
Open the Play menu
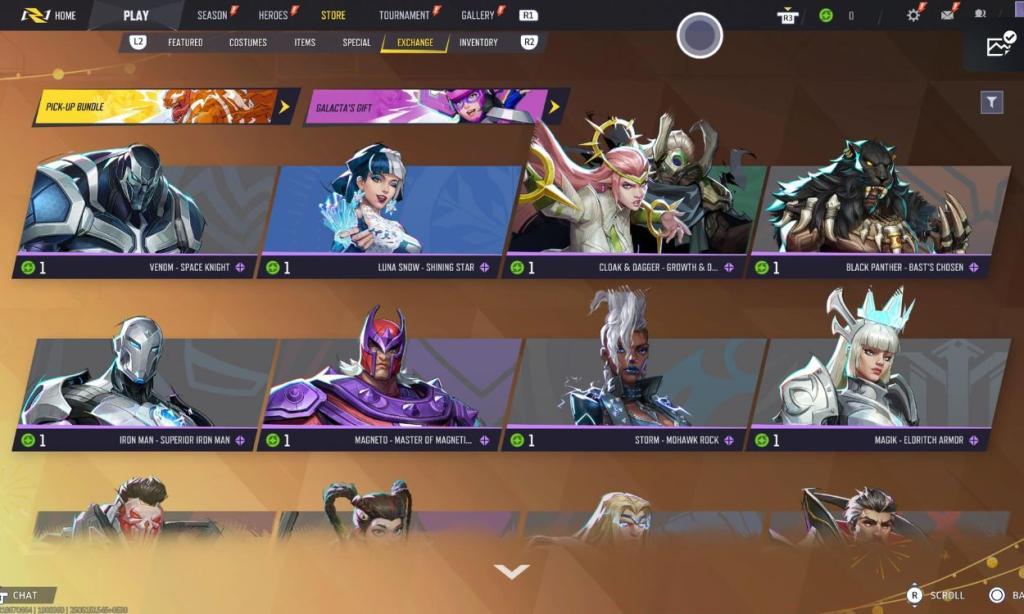[136, 15]
